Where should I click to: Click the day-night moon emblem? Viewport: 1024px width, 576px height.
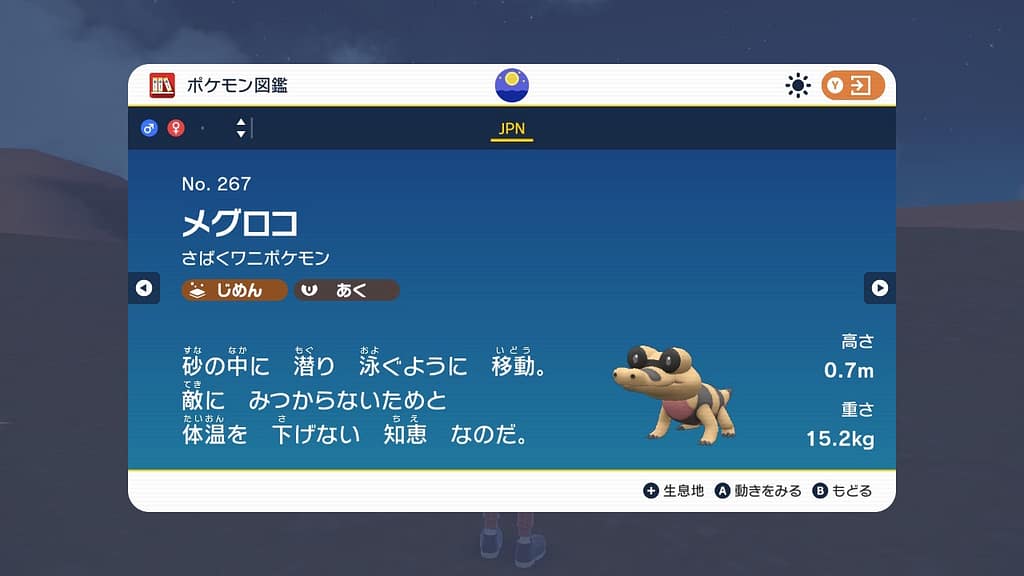point(512,85)
